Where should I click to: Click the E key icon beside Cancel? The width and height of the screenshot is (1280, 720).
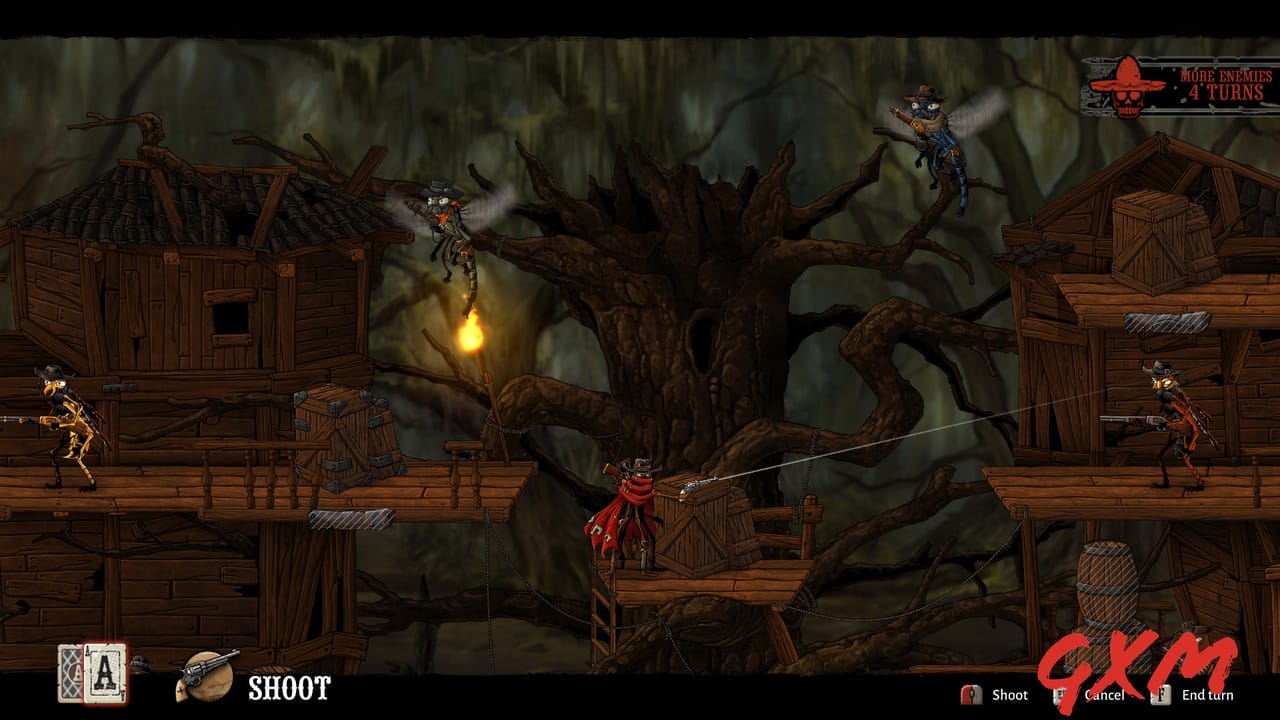point(1059,694)
